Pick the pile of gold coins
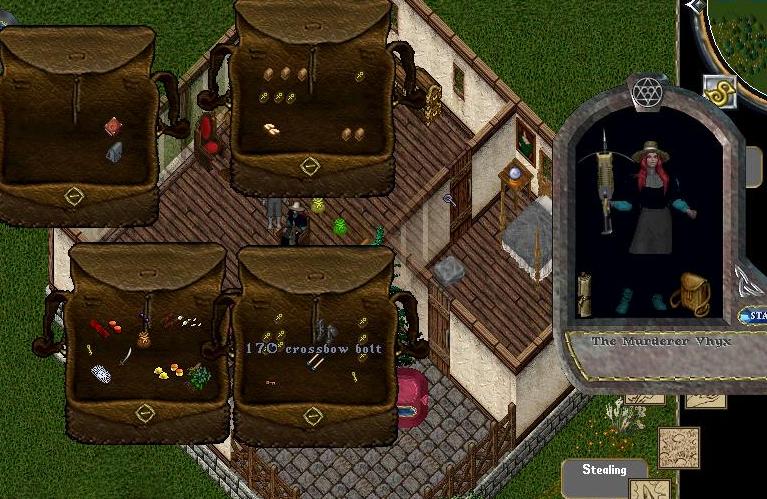 click(x=271, y=128)
